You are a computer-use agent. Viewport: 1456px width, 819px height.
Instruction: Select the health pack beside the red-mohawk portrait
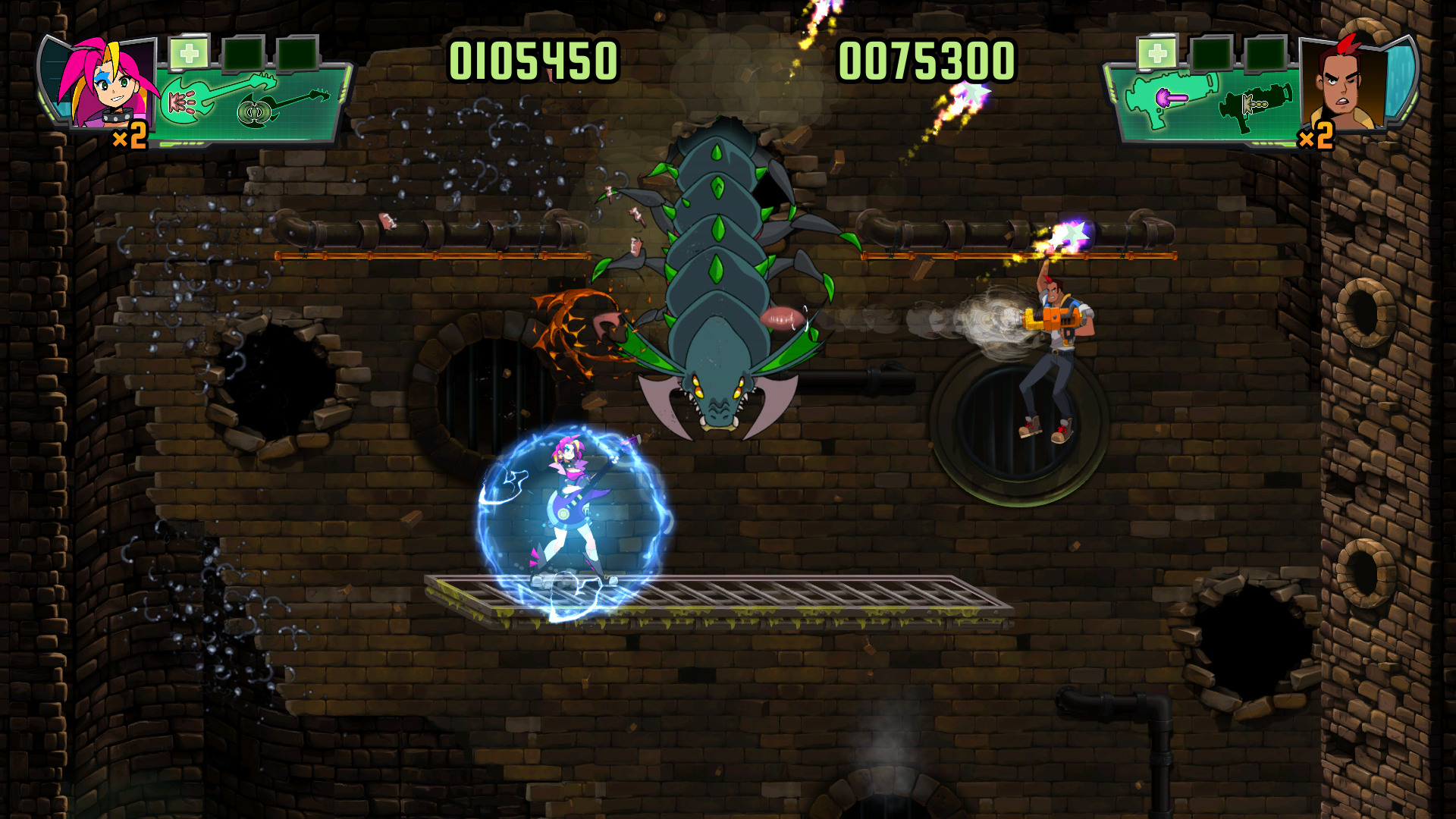click(x=1156, y=54)
